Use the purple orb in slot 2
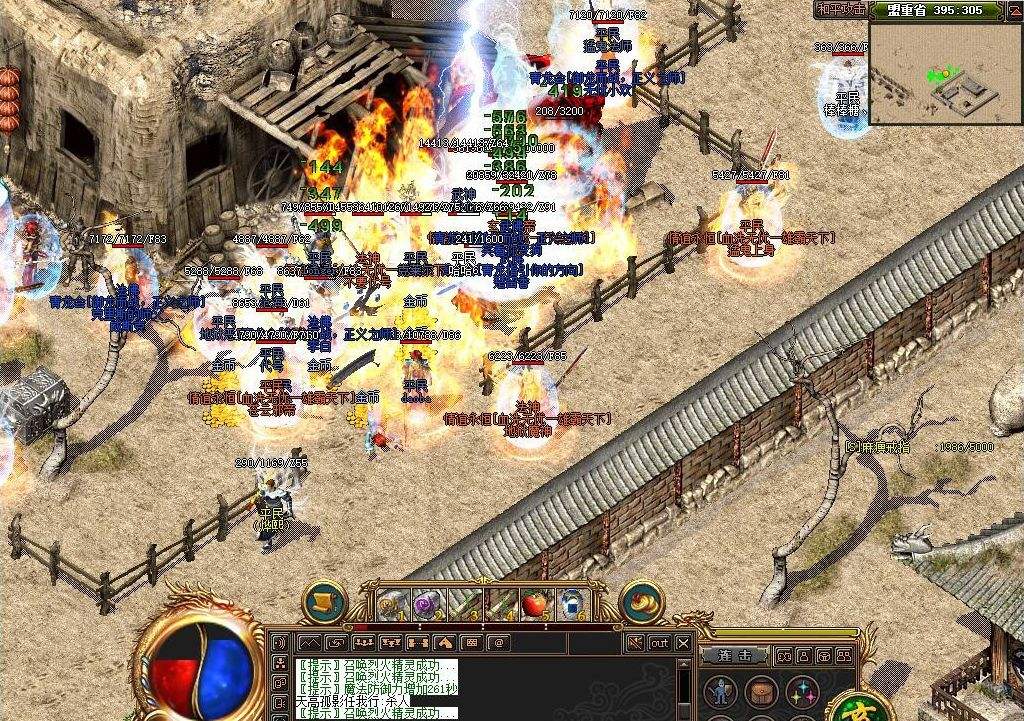Screen dimensions: 1024x721 tap(427, 604)
